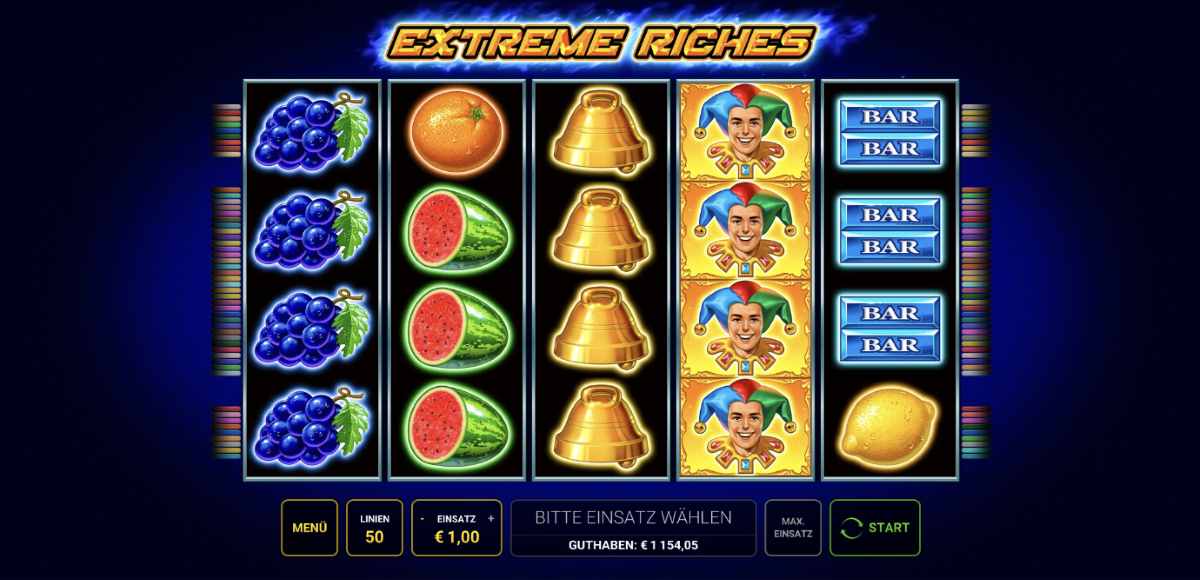The image size is (1200, 580).
Task: Open the Menü button
Action: 309,527
